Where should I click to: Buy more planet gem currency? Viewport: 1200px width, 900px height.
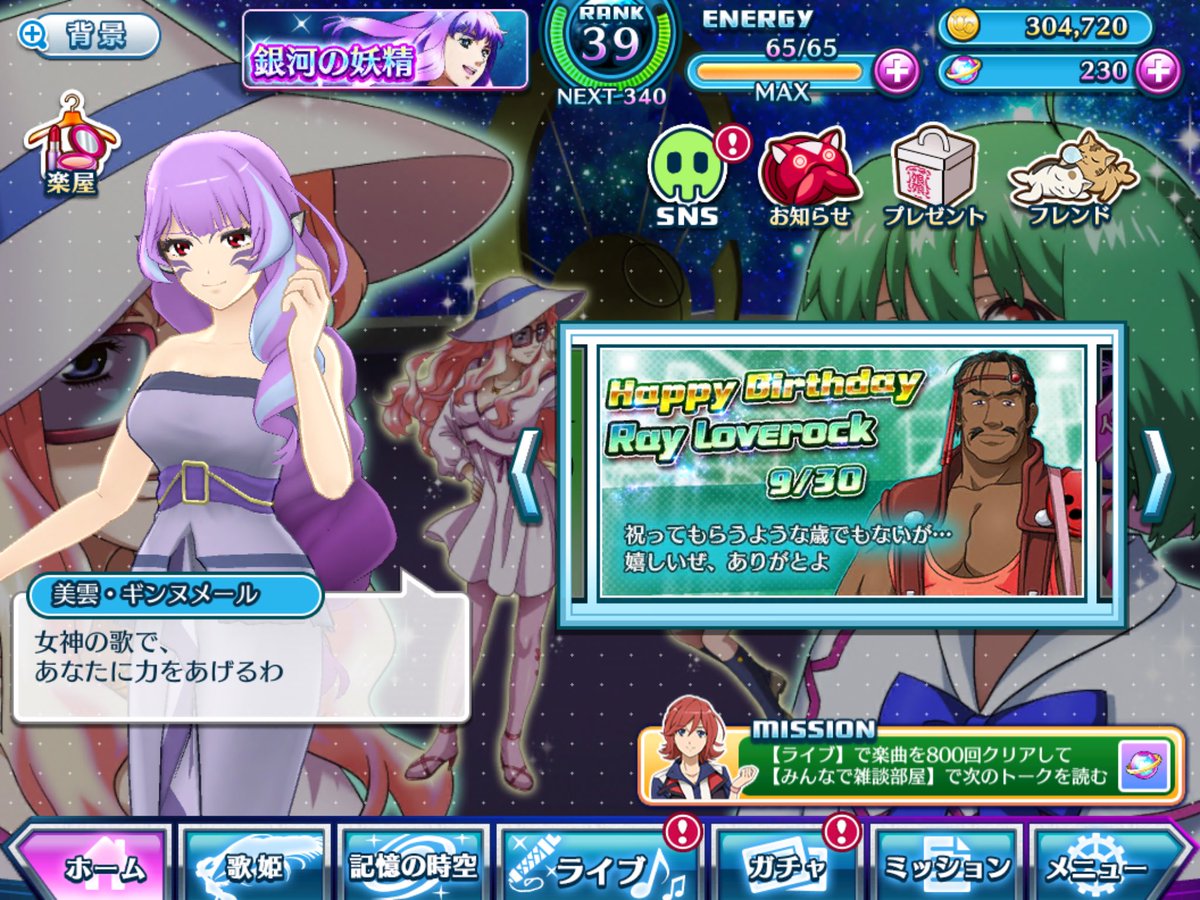click(x=1158, y=71)
